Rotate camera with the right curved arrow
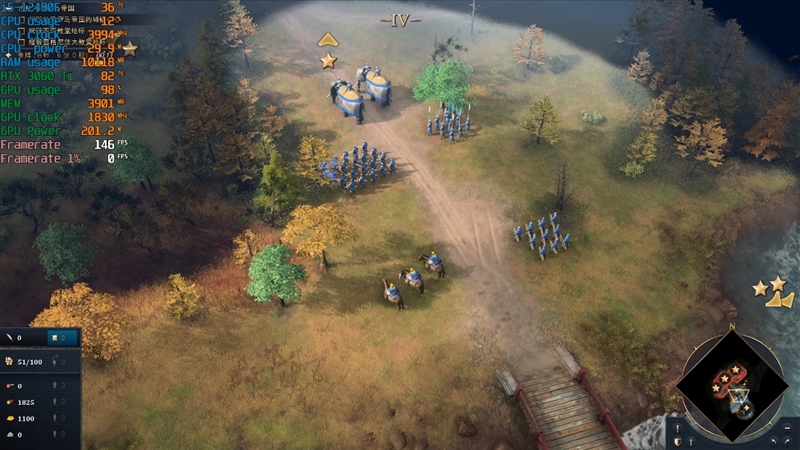The height and width of the screenshot is (450, 800). [788, 441]
